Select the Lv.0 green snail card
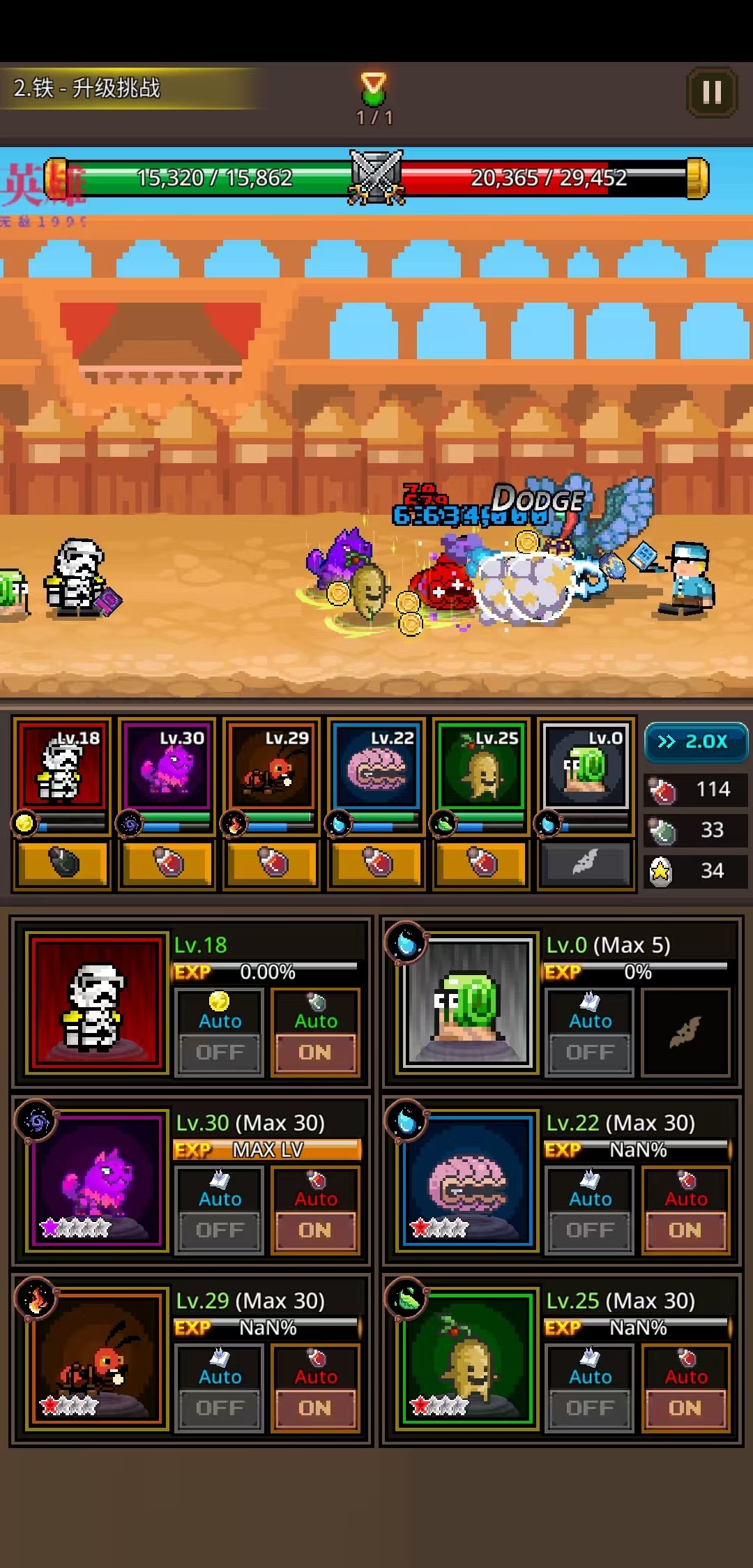The width and height of the screenshot is (753, 1568). tap(586, 766)
